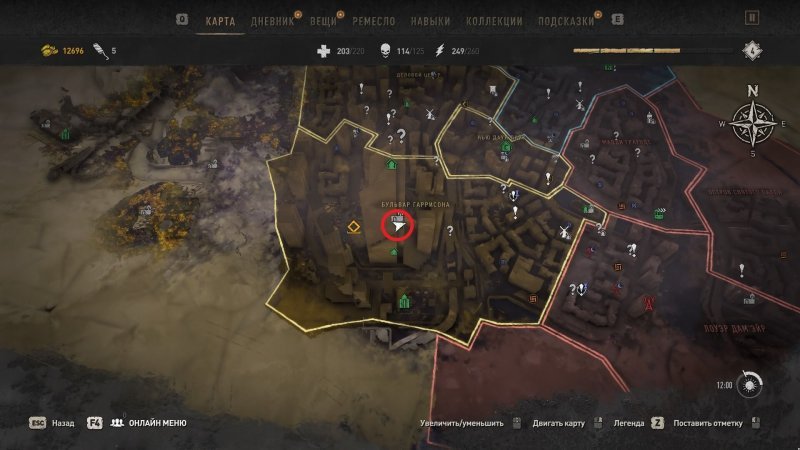Select the Карта tab

(220, 20)
